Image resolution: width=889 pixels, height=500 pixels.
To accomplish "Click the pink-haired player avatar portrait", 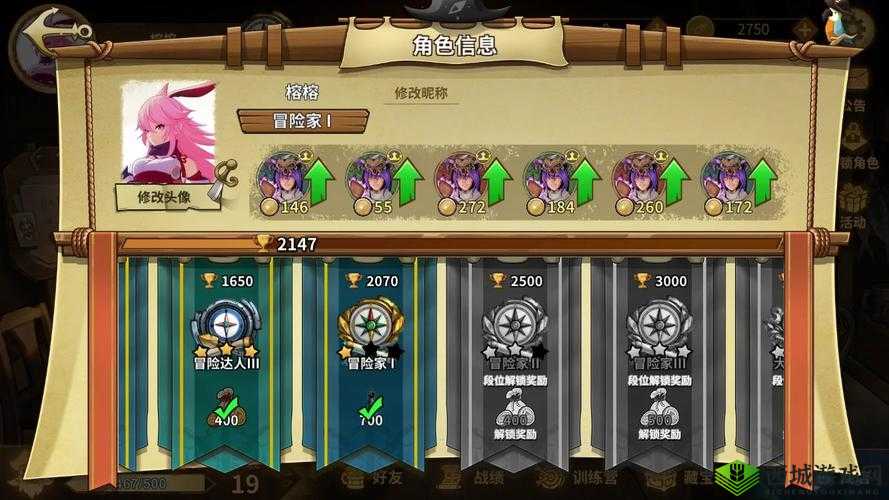I will [168, 131].
